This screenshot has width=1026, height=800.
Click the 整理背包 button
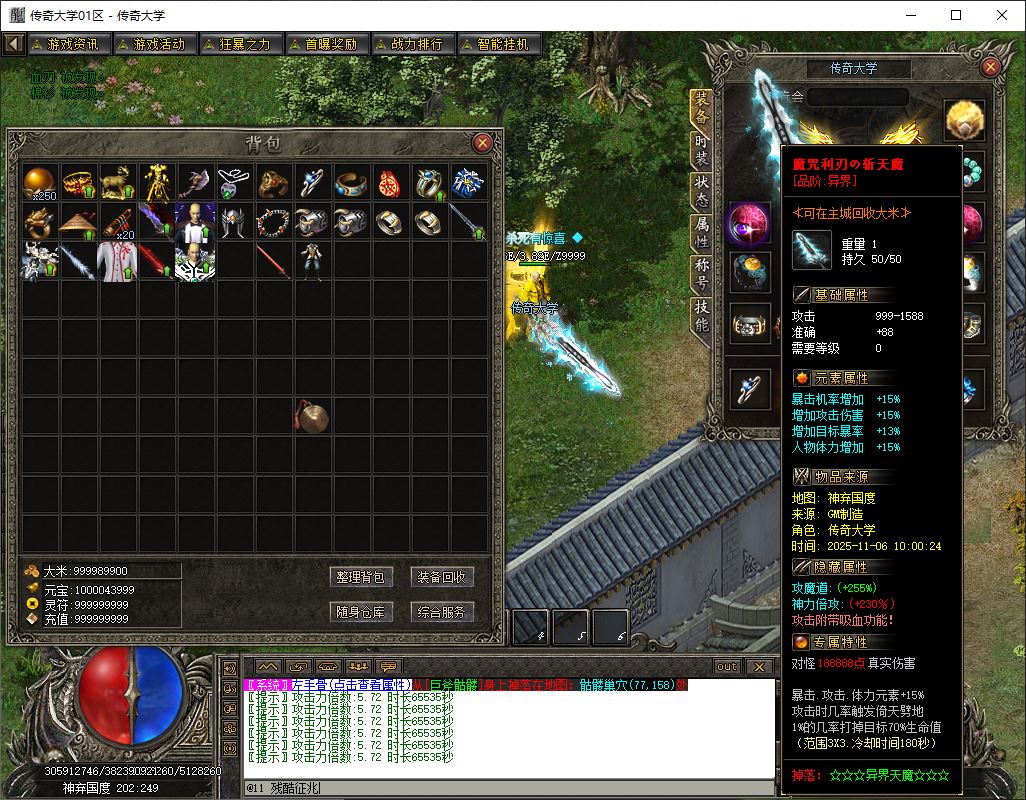point(360,578)
